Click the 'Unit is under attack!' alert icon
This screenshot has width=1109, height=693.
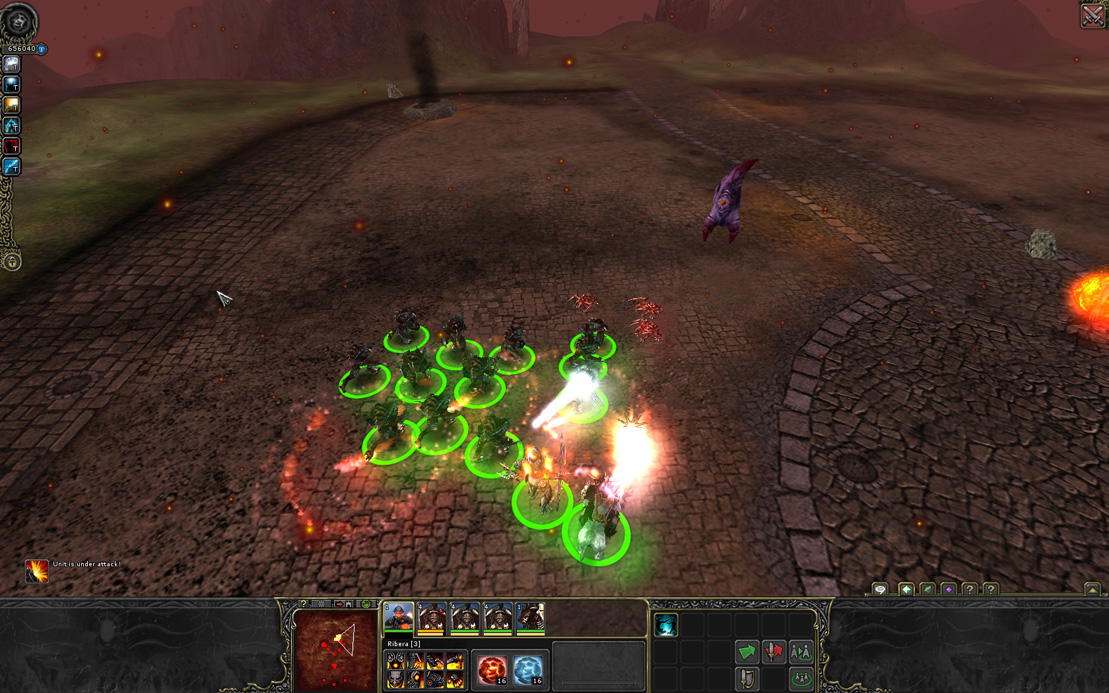click(x=37, y=570)
